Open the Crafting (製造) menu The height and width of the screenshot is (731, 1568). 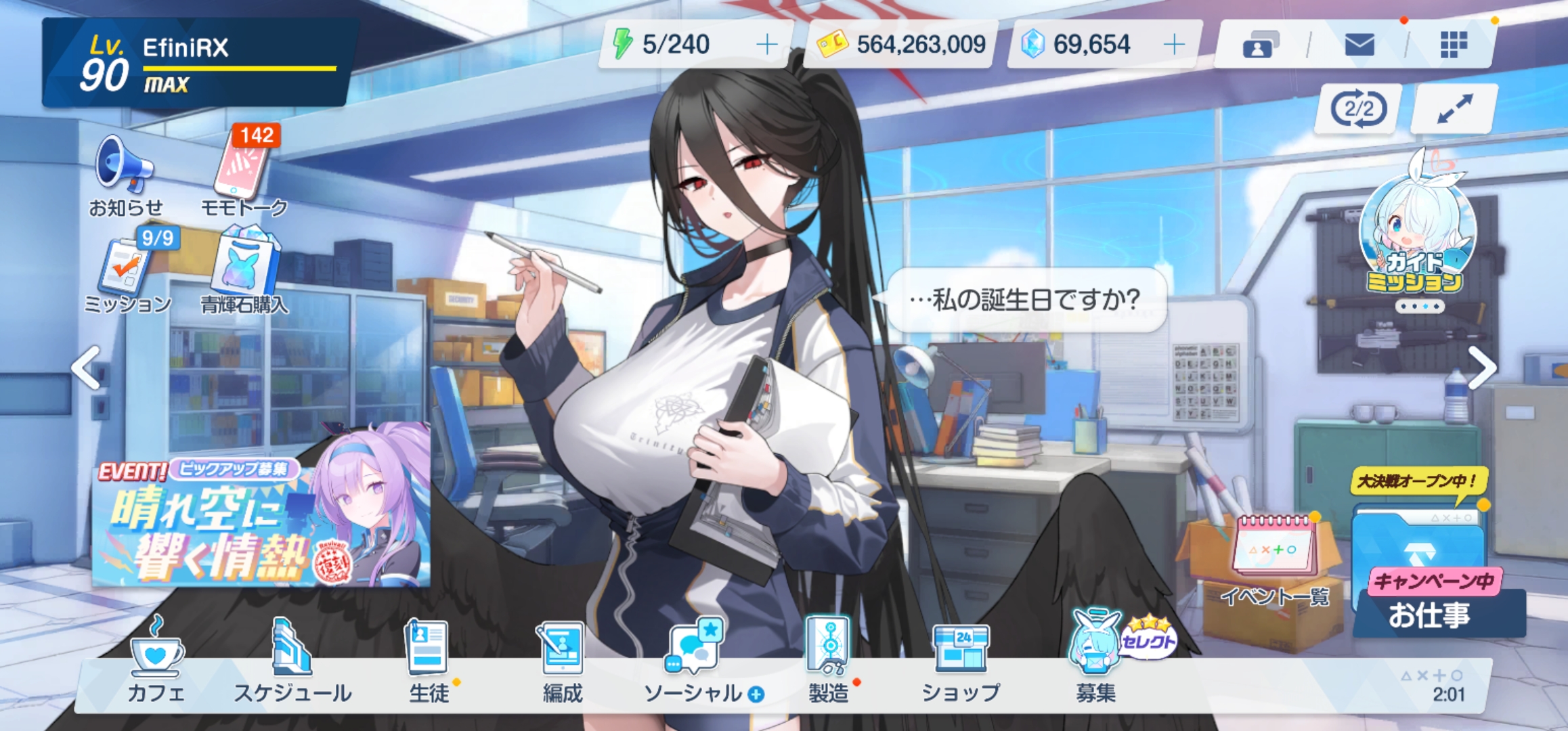(x=829, y=660)
